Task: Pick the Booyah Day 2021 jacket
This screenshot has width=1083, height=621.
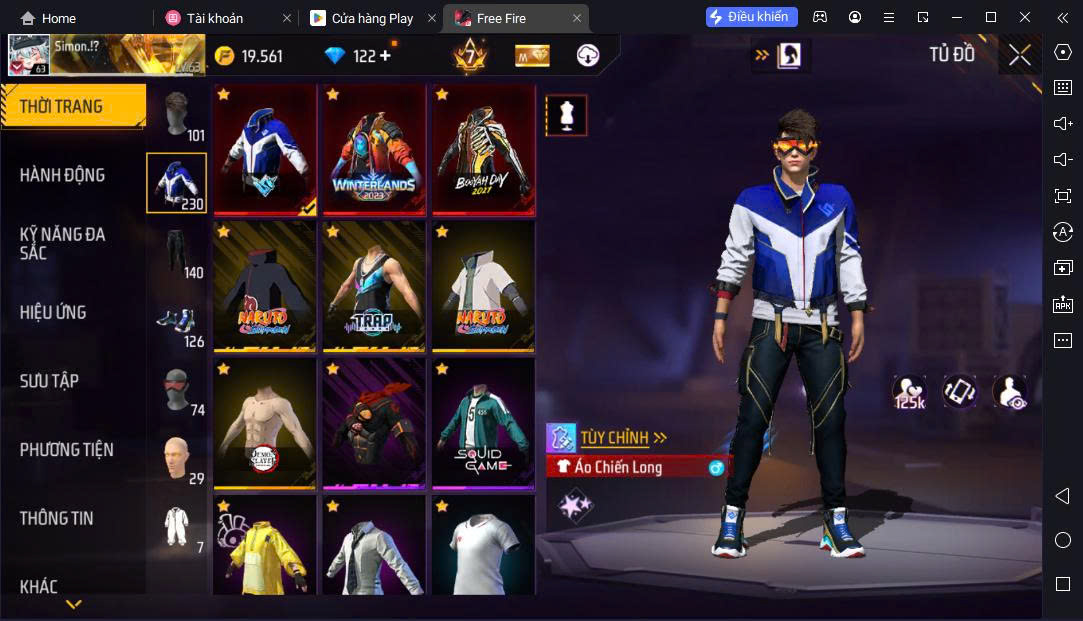Action: (x=484, y=150)
